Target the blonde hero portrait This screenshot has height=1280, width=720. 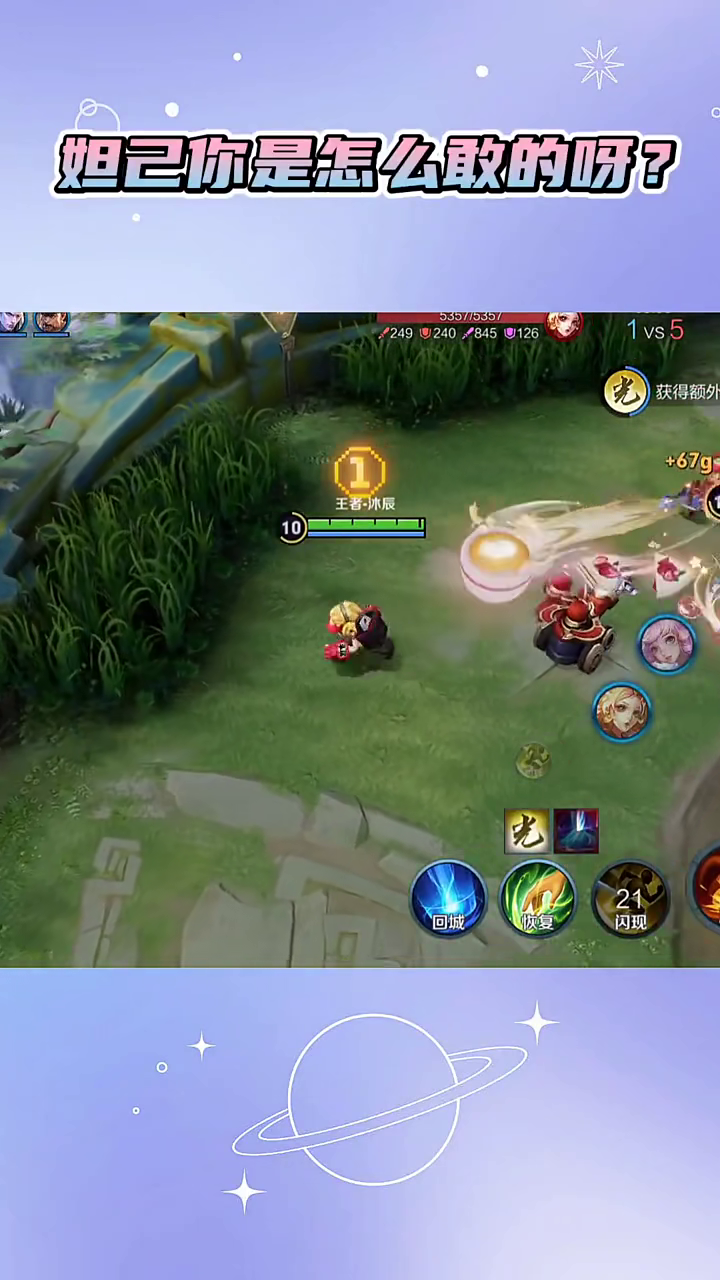click(x=622, y=711)
